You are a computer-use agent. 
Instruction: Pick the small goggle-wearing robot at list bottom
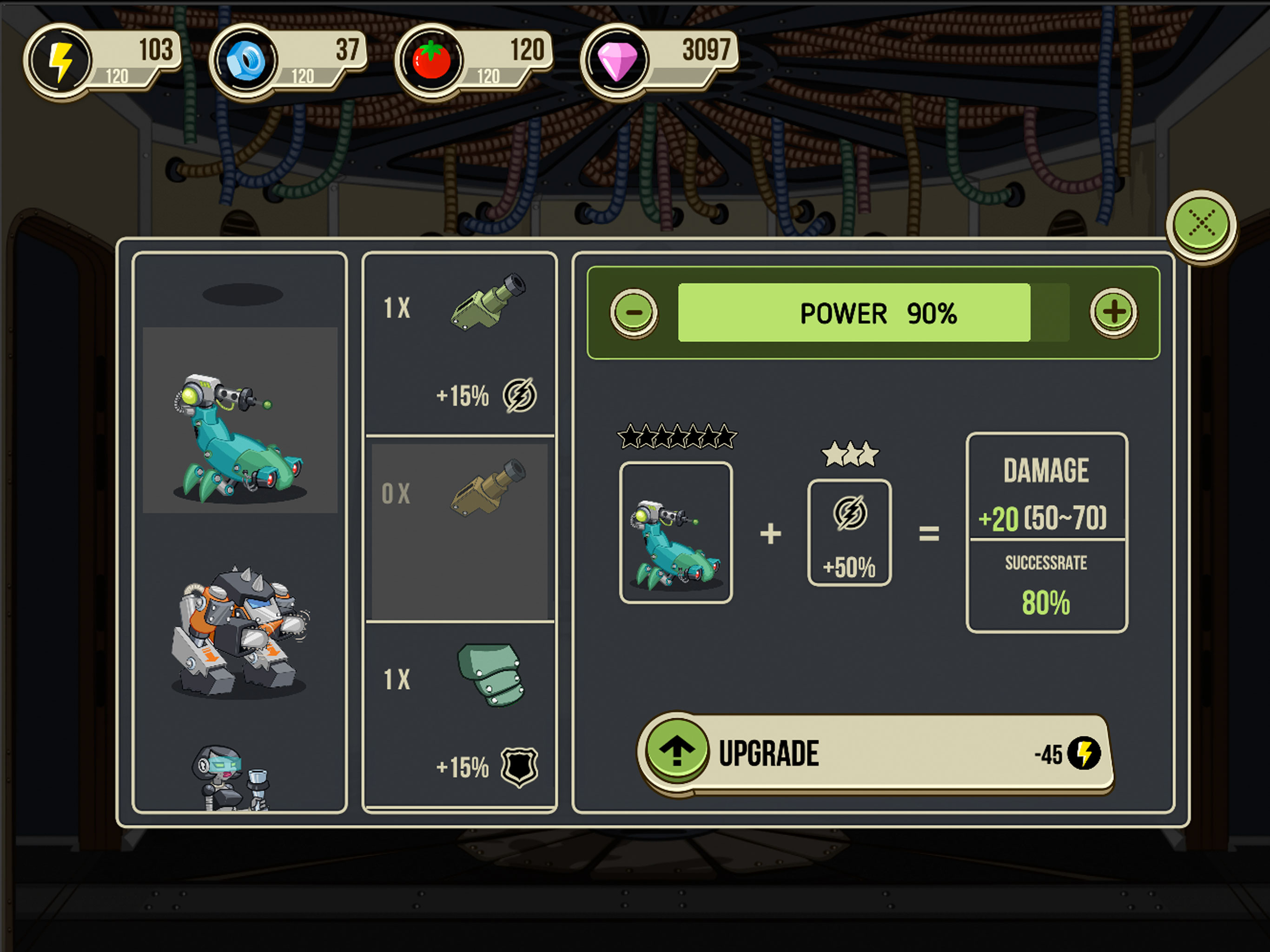(232, 778)
